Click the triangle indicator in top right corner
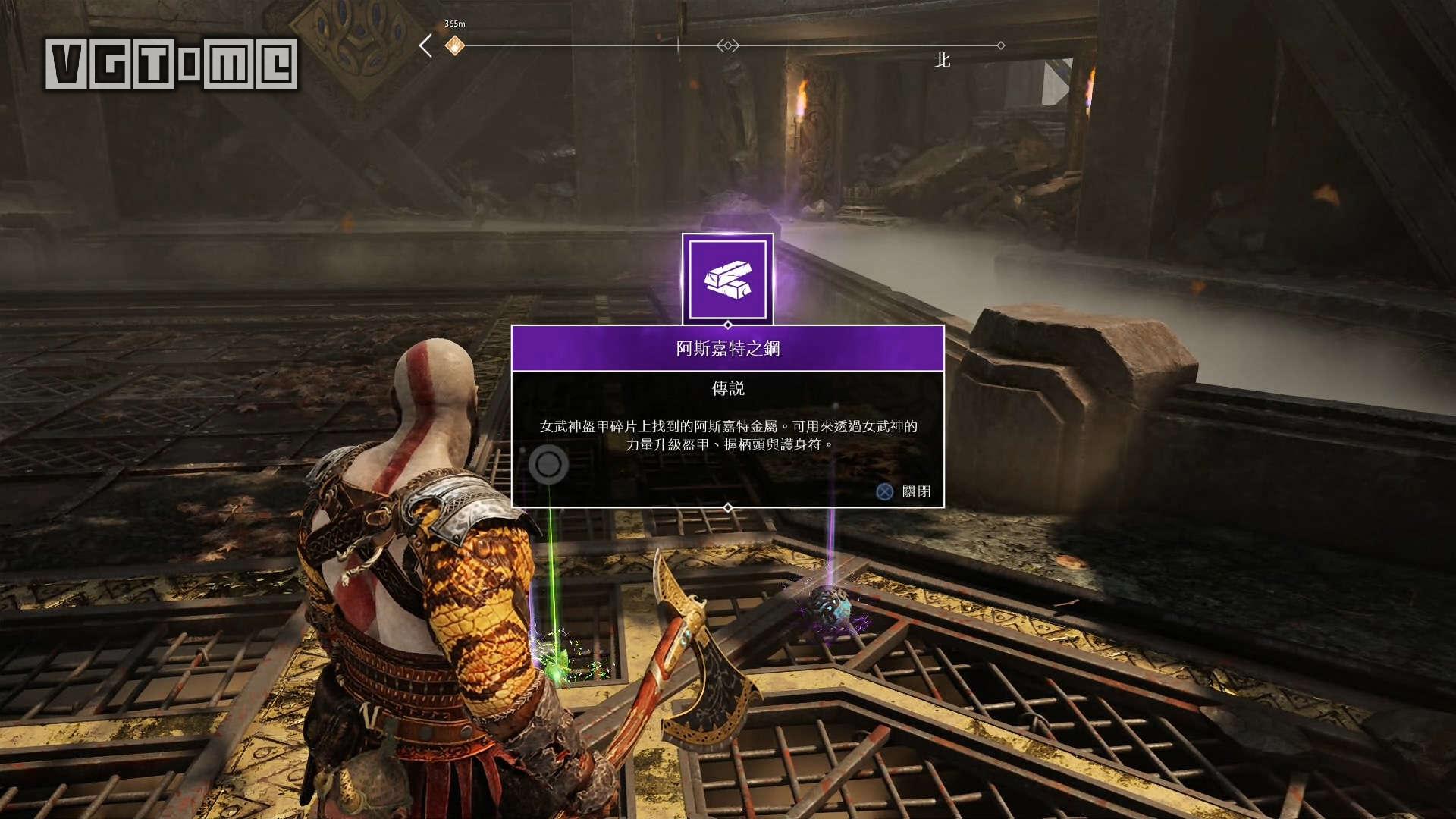The image size is (1456, 819). click(x=1054, y=83)
